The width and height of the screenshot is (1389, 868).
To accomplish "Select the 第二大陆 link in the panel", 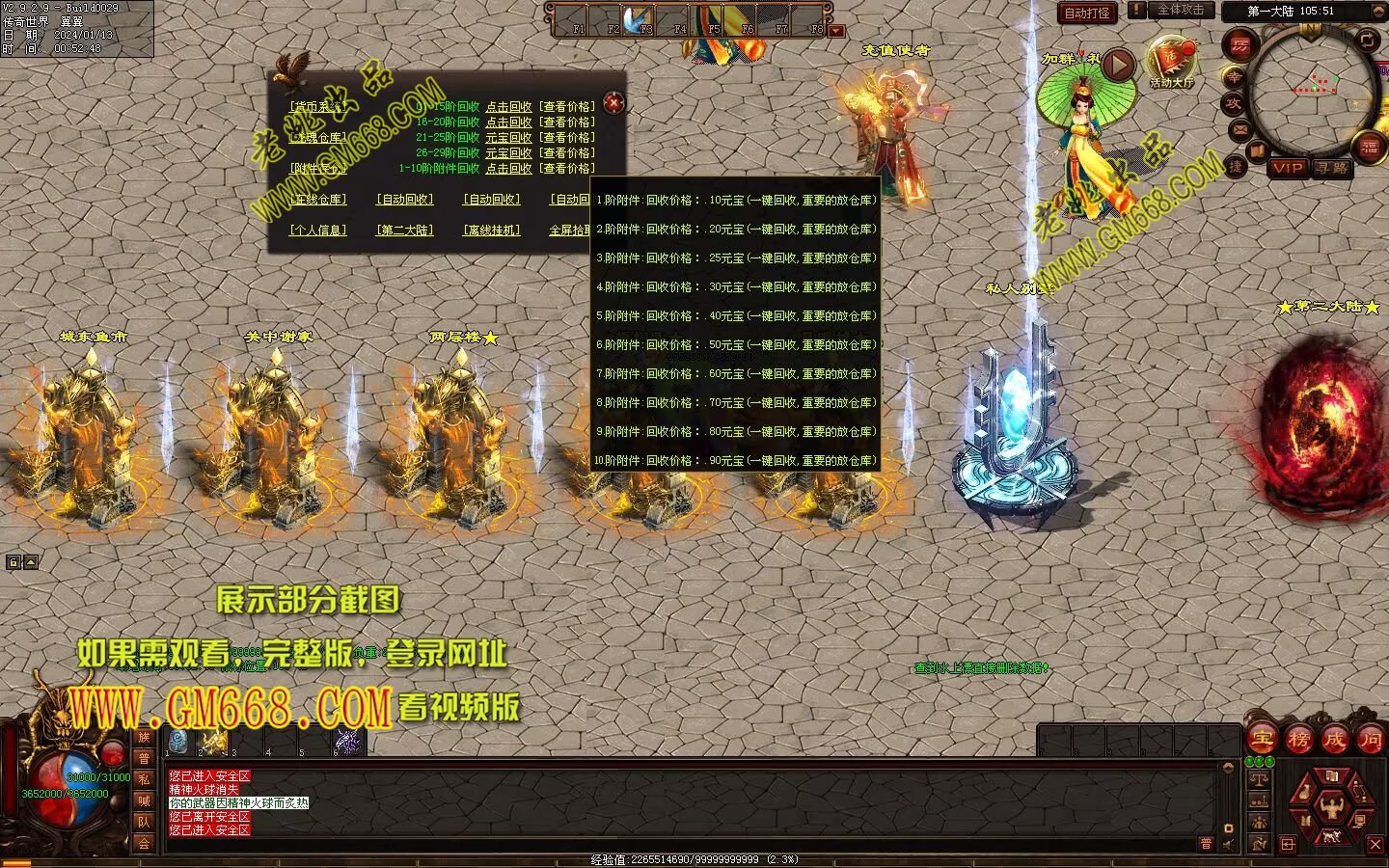I will click(x=404, y=231).
